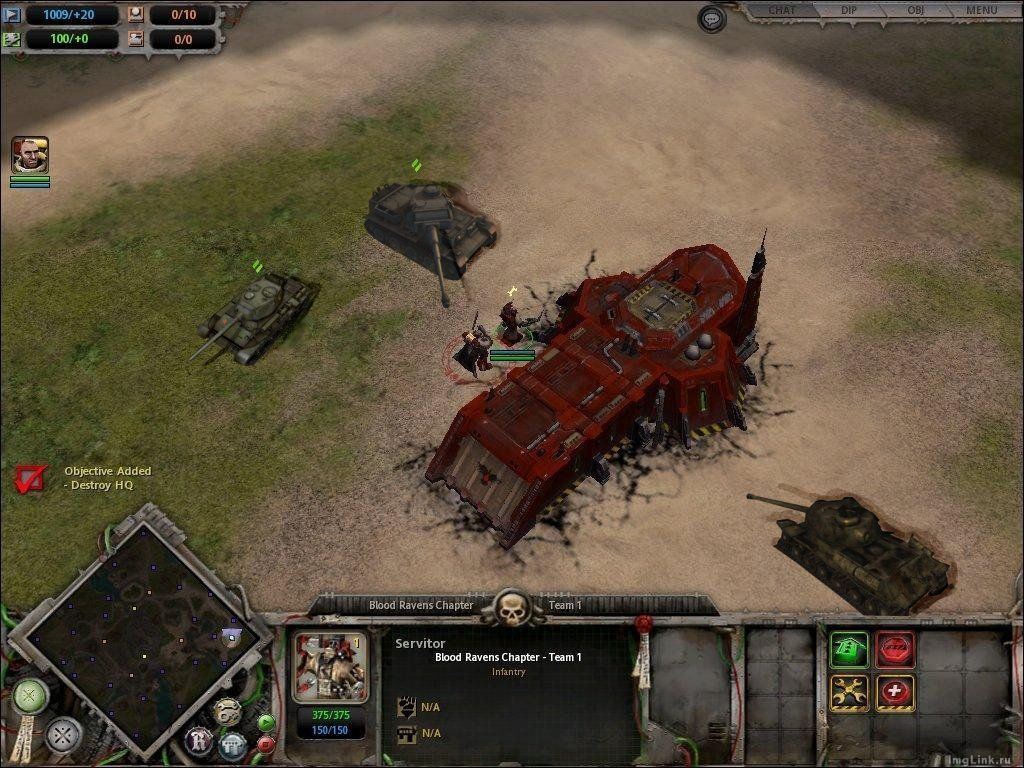The height and width of the screenshot is (768, 1024).
Task: Click the blue temple-shaped button
Action: pyautogui.click(x=233, y=745)
